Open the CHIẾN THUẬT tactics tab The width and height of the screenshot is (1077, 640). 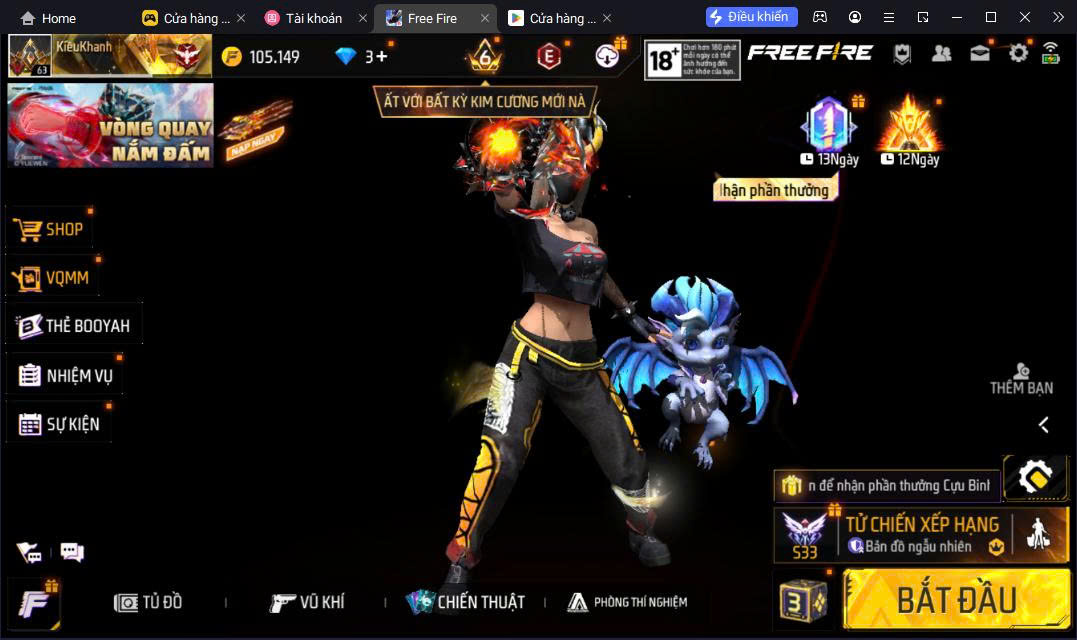(465, 602)
